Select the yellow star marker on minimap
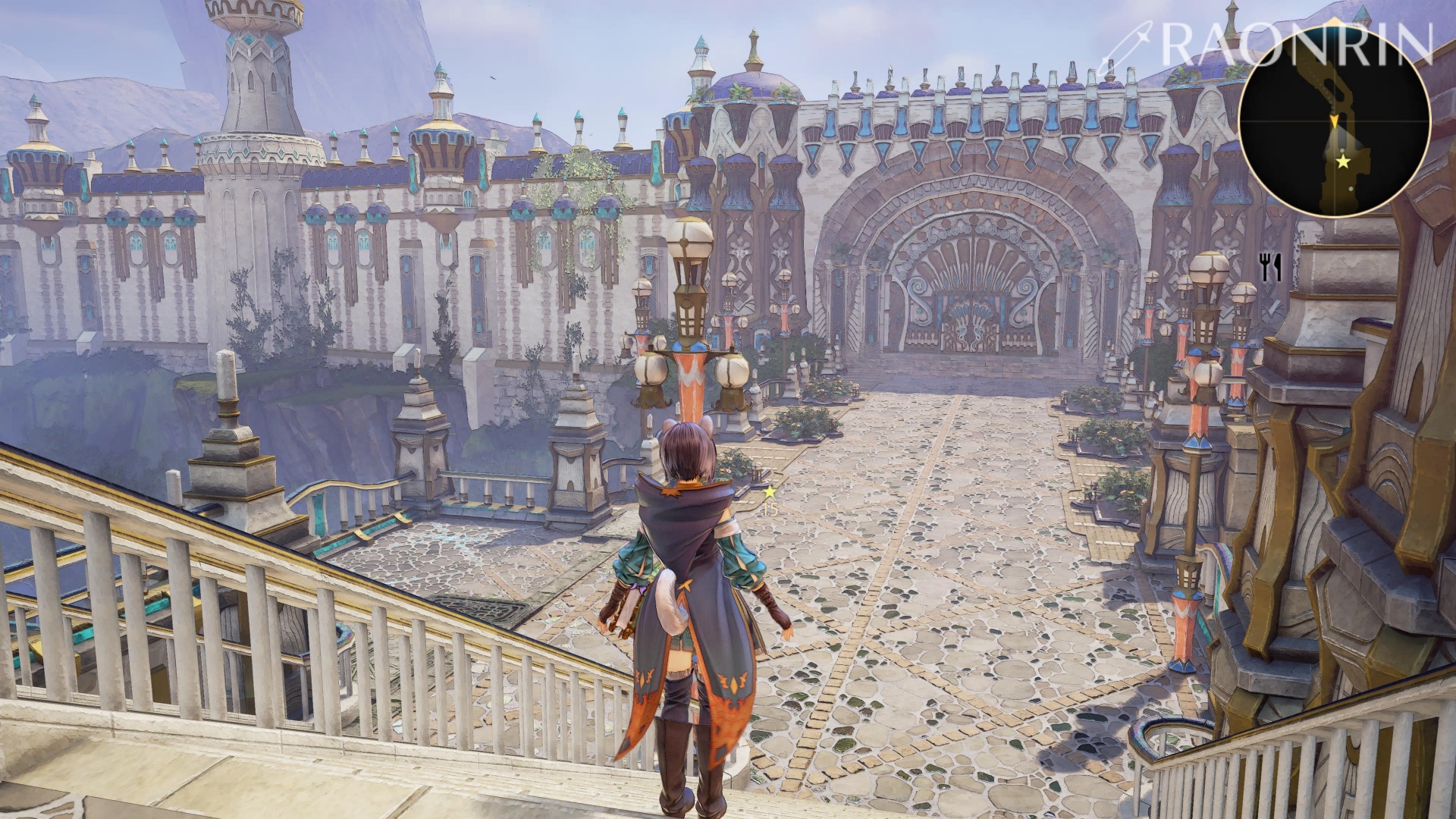This screenshot has width=1456, height=819. point(1342,162)
